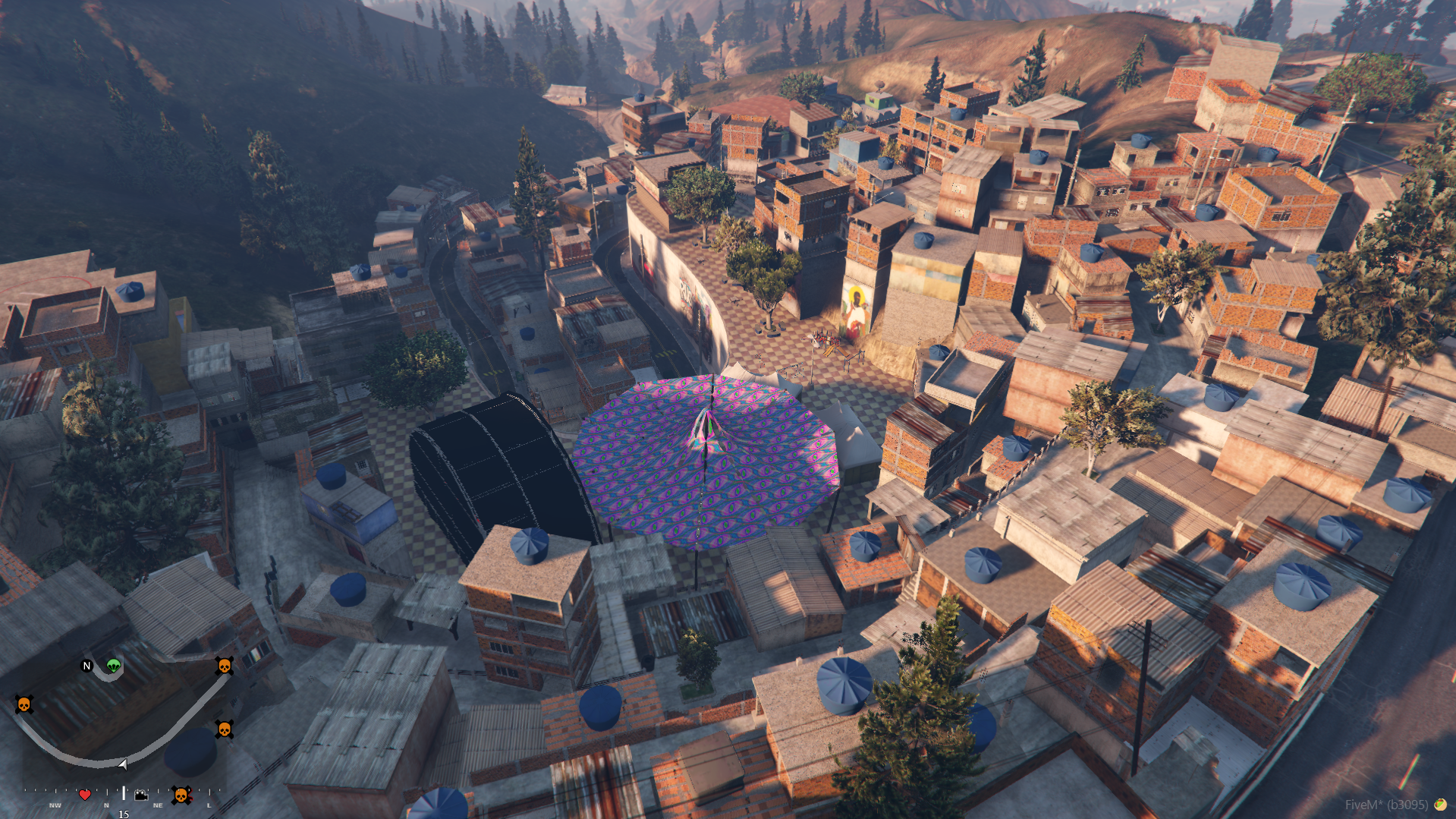Click the FiveM build version watermark

click(1386, 805)
